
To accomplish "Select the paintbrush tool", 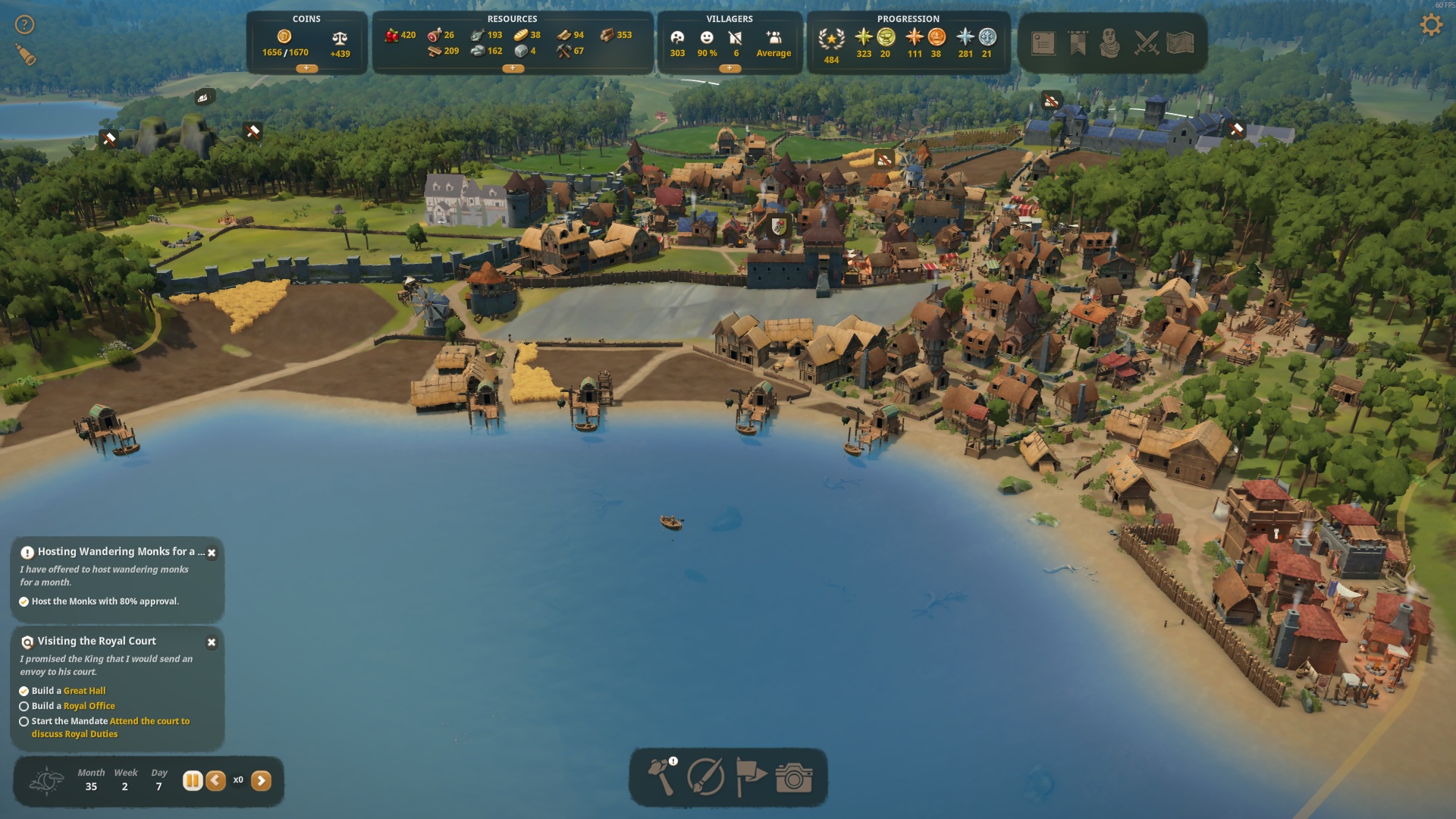I will coord(705,777).
